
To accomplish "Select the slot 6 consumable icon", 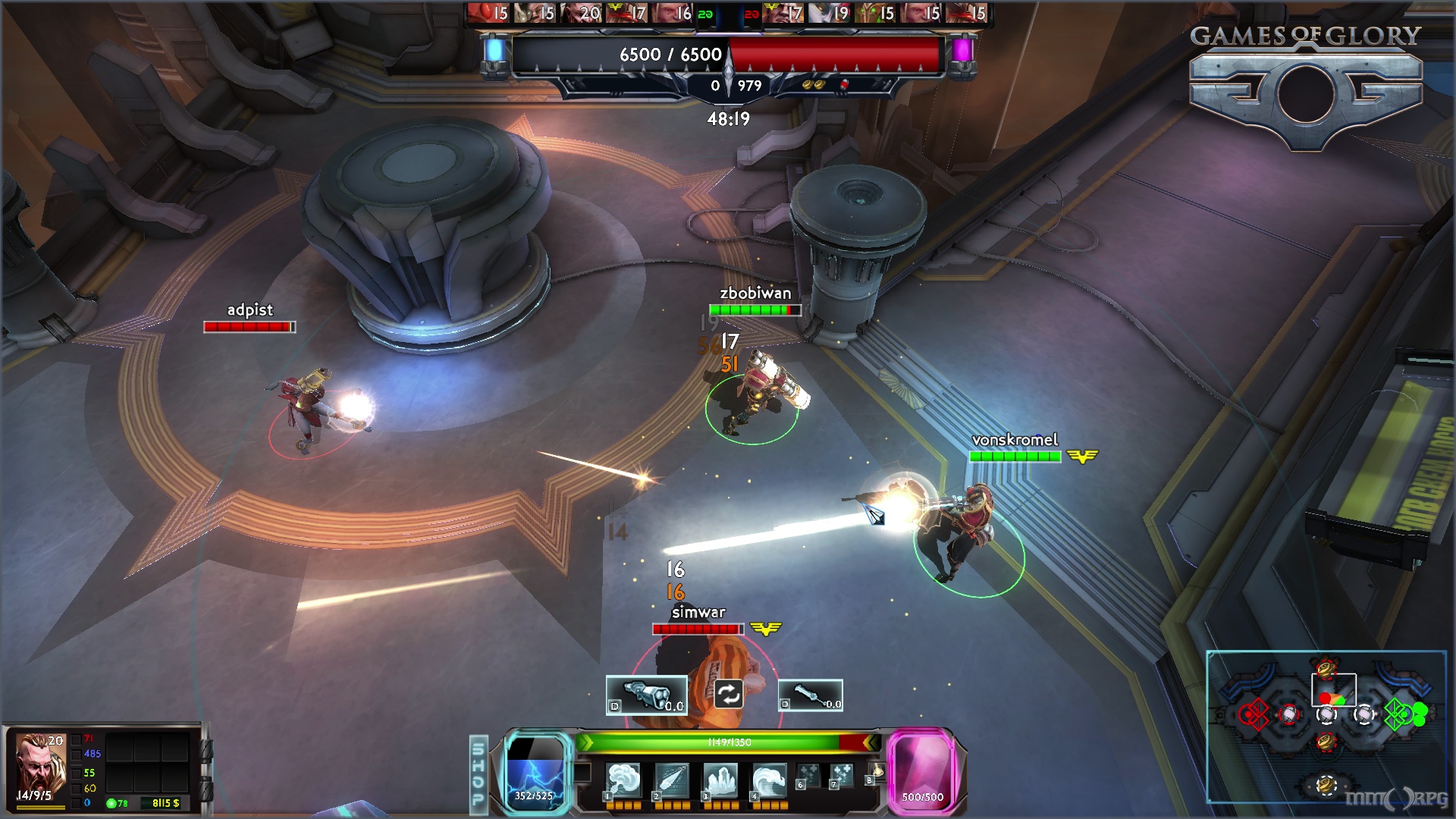I will (x=808, y=776).
